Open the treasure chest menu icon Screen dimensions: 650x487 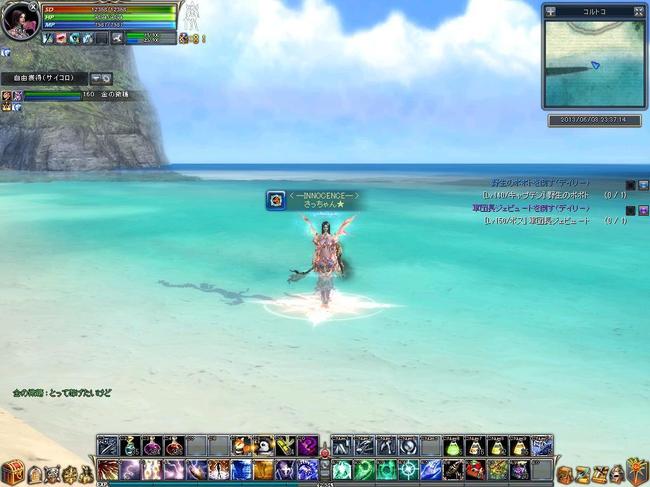tap(12, 472)
